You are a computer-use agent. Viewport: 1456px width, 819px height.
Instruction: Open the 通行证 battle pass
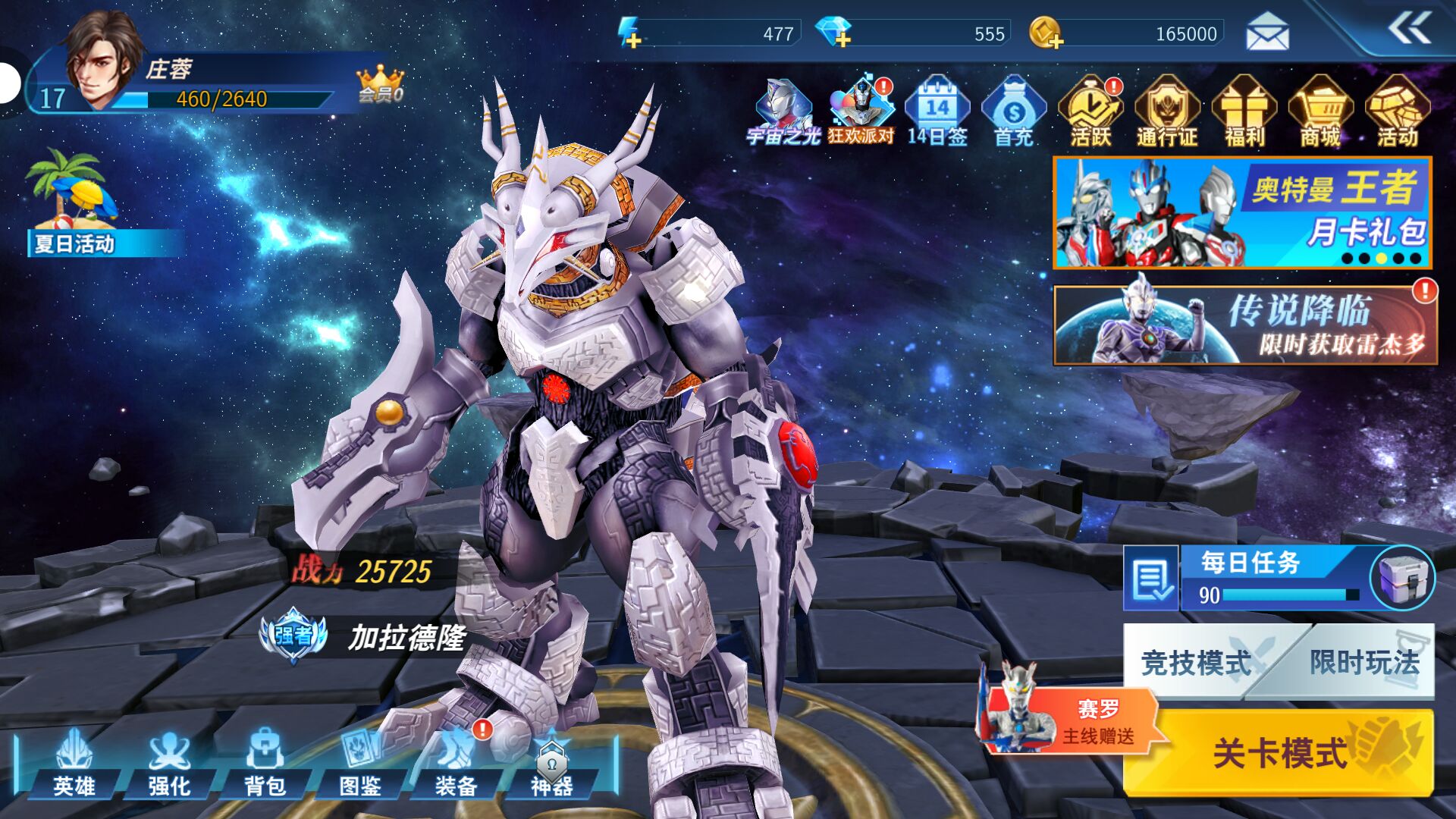pyautogui.click(x=1167, y=111)
